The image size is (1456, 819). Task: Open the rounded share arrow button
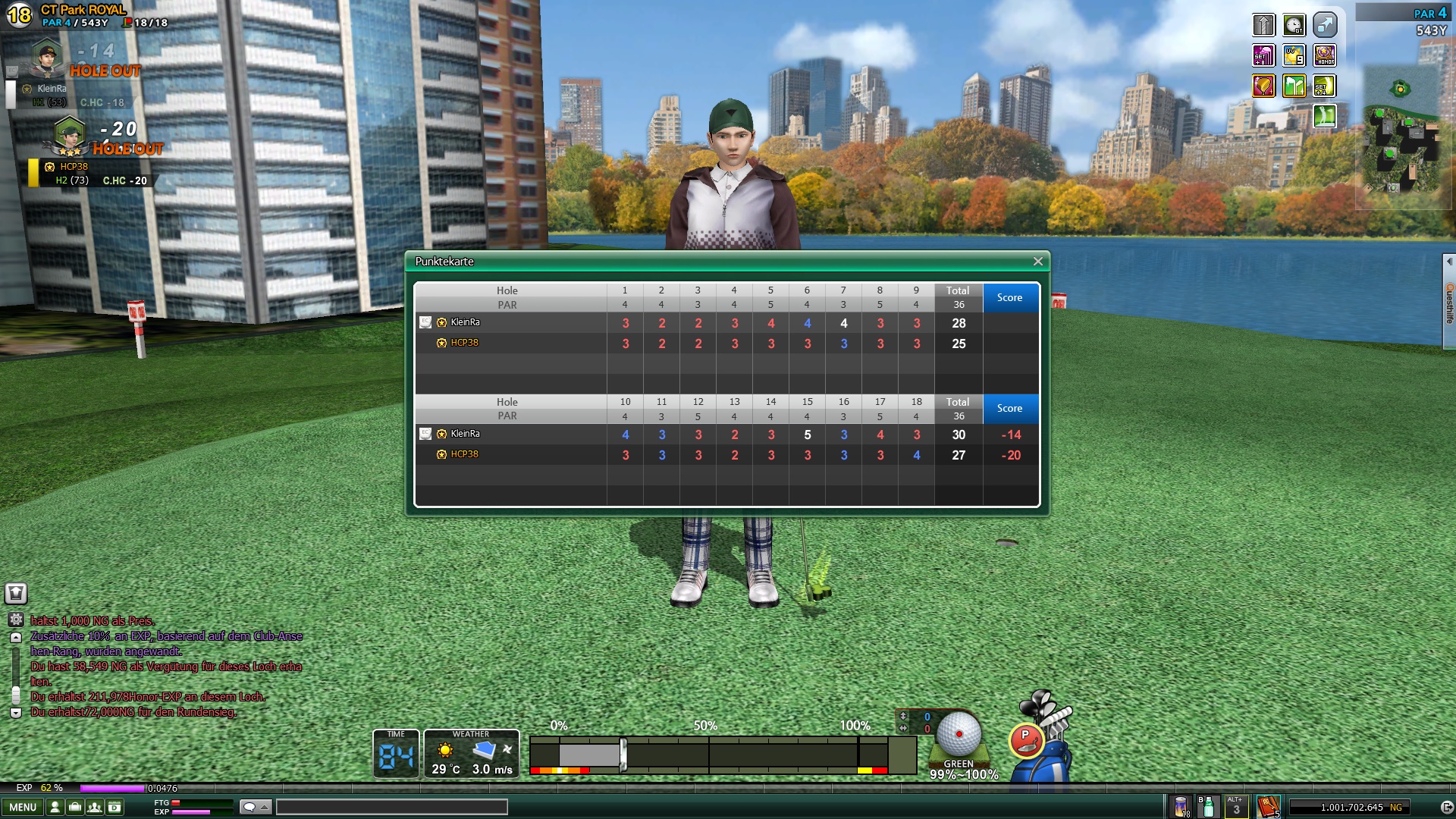click(1324, 25)
